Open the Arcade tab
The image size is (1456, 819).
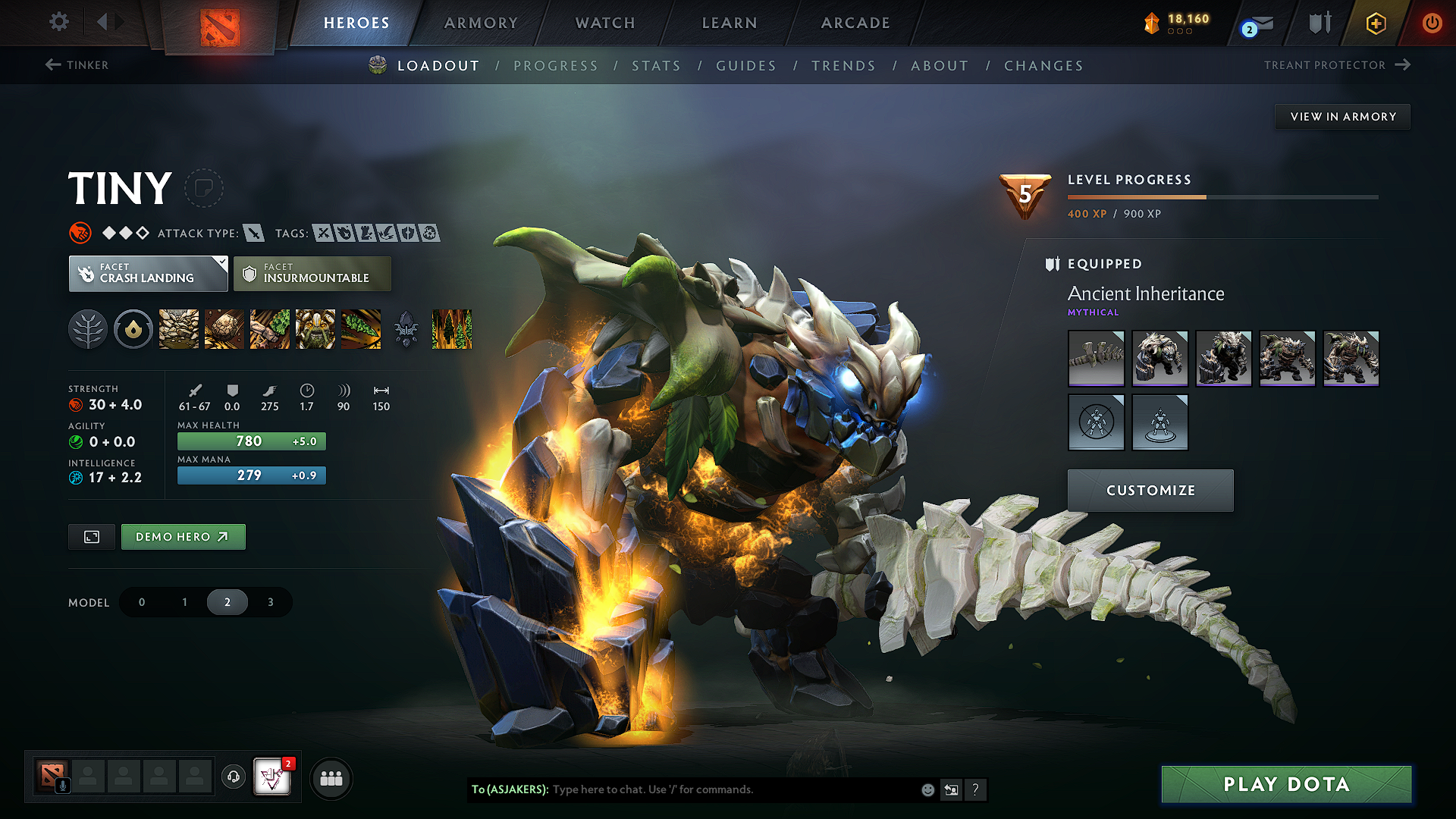[x=855, y=23]
